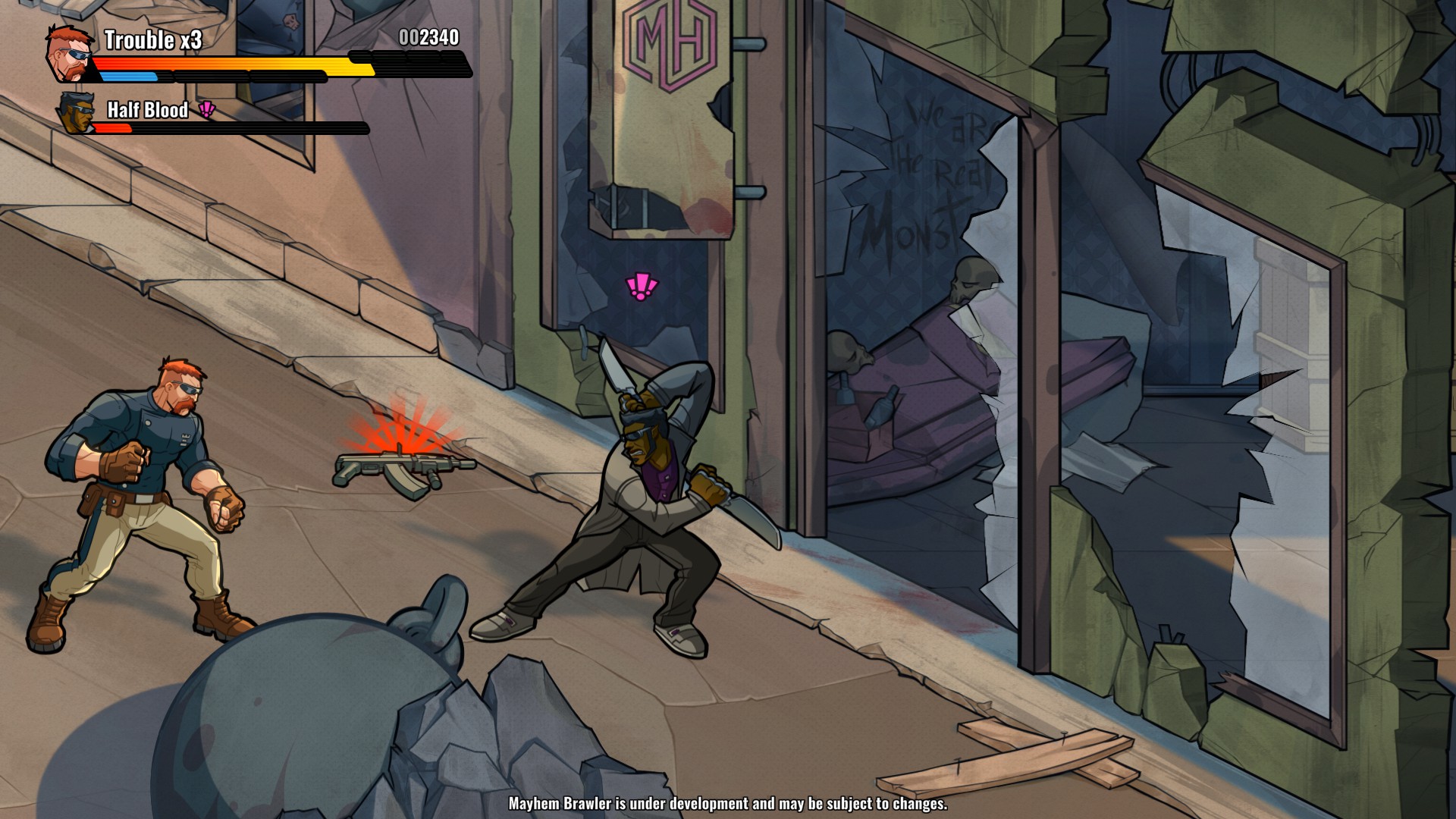Click the small exclamation beside Half Blood name
1456x819 pixels.
pyautogui.click(x=206, y=109)
